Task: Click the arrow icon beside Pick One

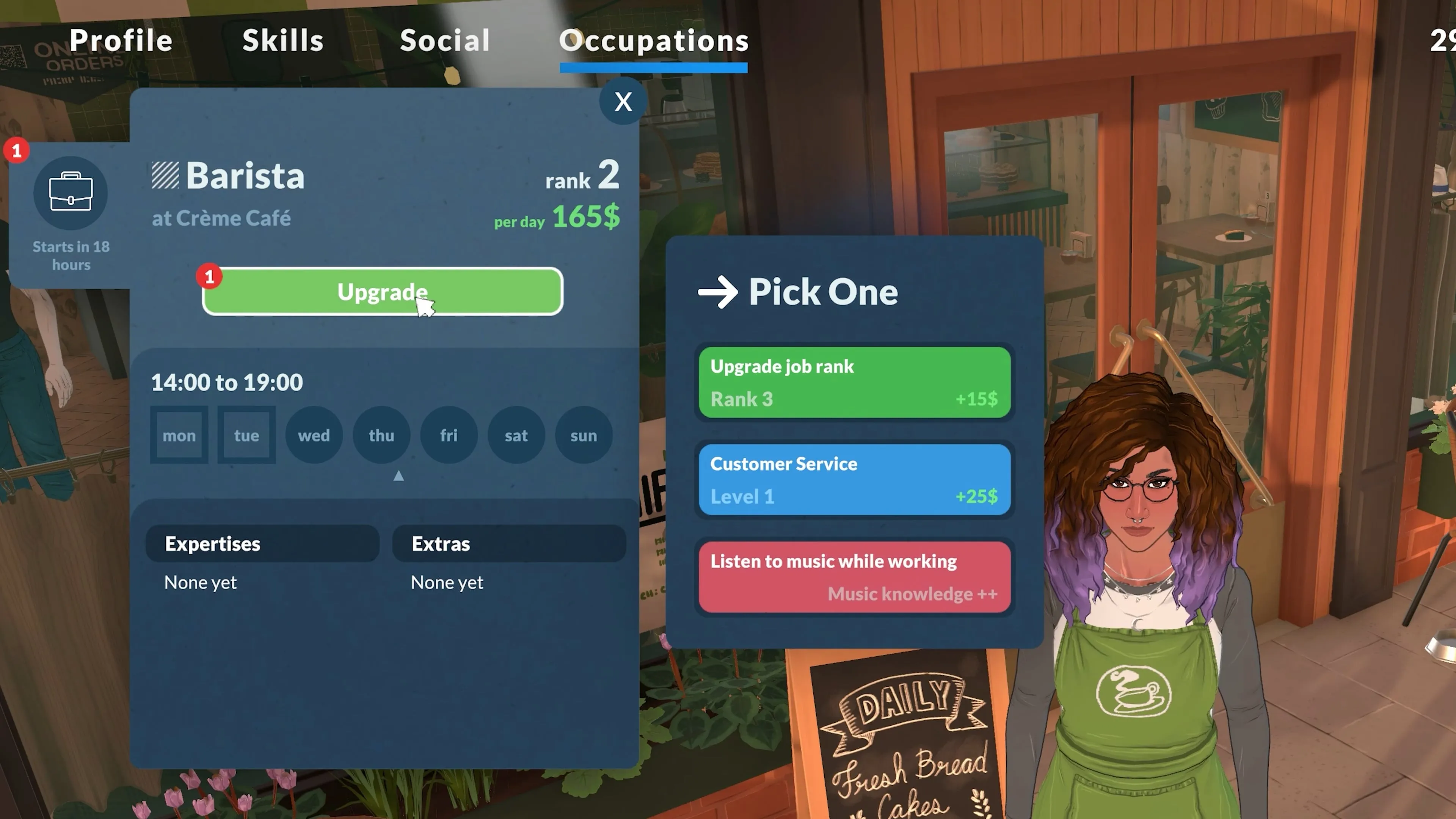Action: pyautogui.click(x=719, y=292)
